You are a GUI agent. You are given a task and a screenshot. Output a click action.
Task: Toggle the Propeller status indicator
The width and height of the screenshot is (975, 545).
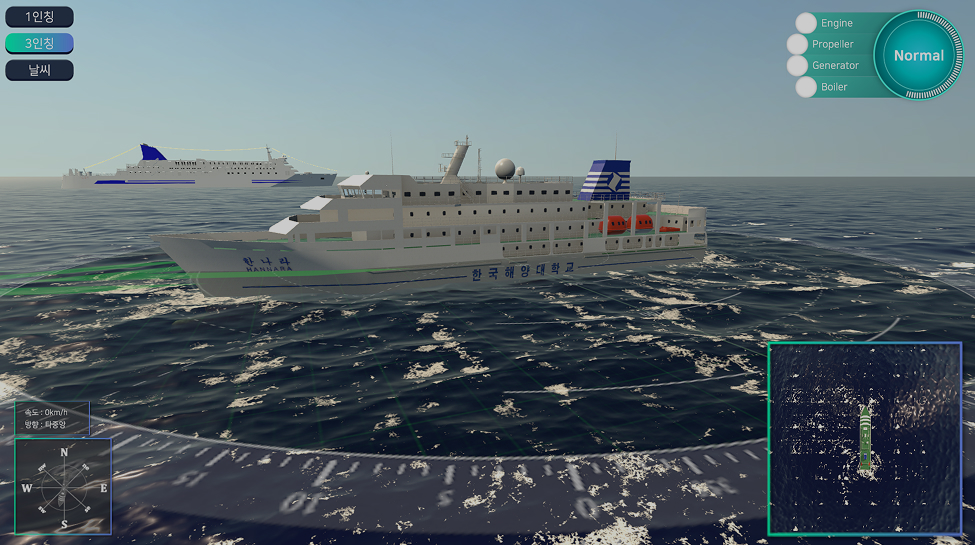click(x=797, y=44)
